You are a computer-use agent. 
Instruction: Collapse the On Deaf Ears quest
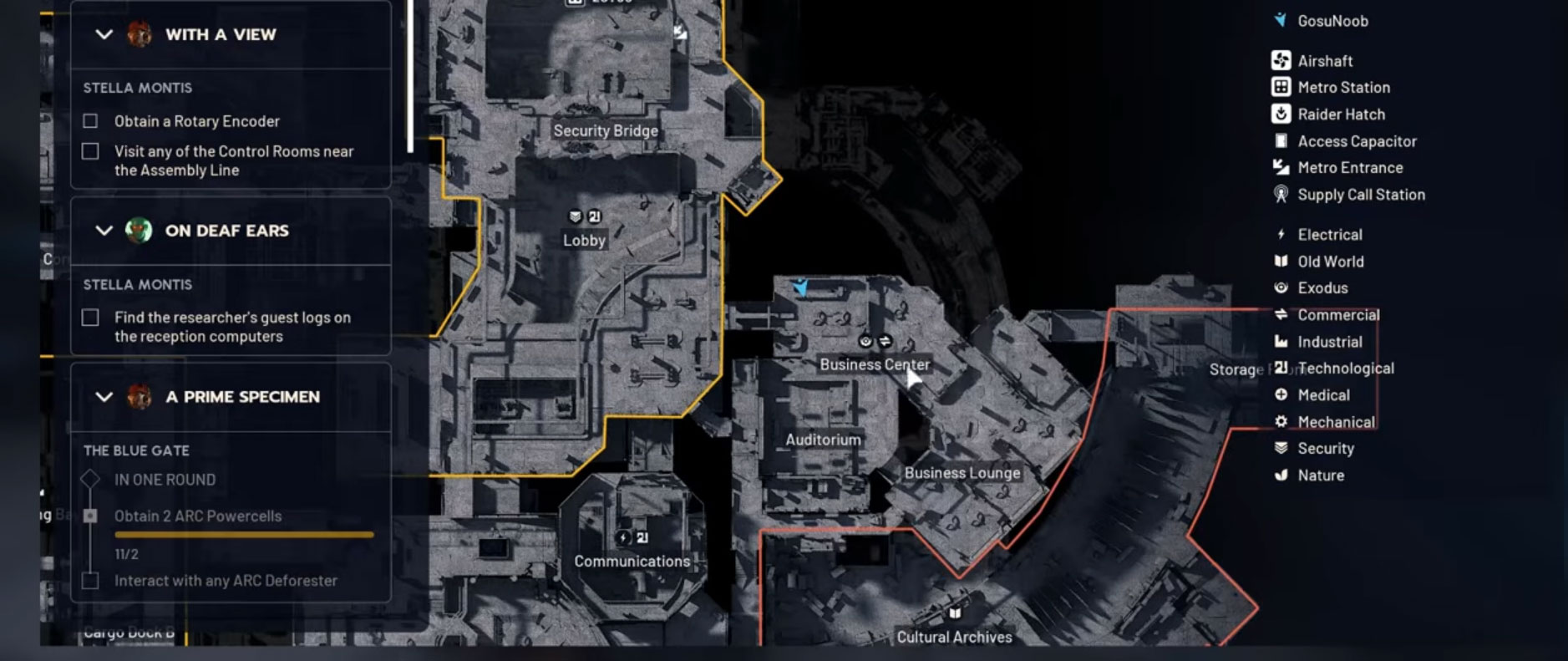click(104, 231)
